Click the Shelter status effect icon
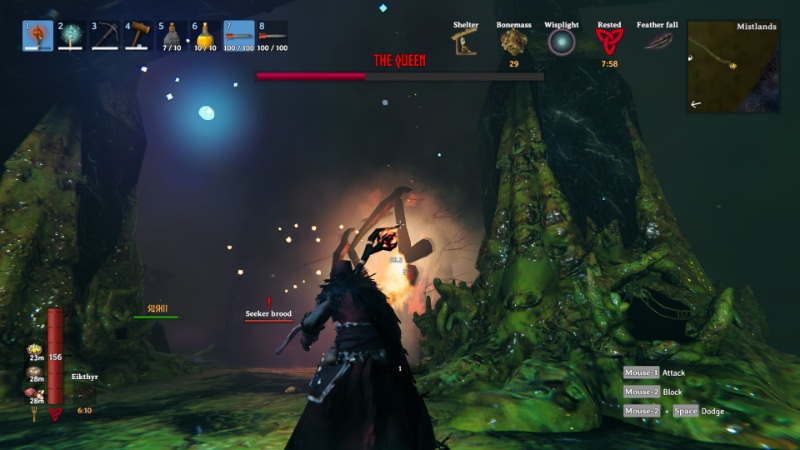 [465, 42]
